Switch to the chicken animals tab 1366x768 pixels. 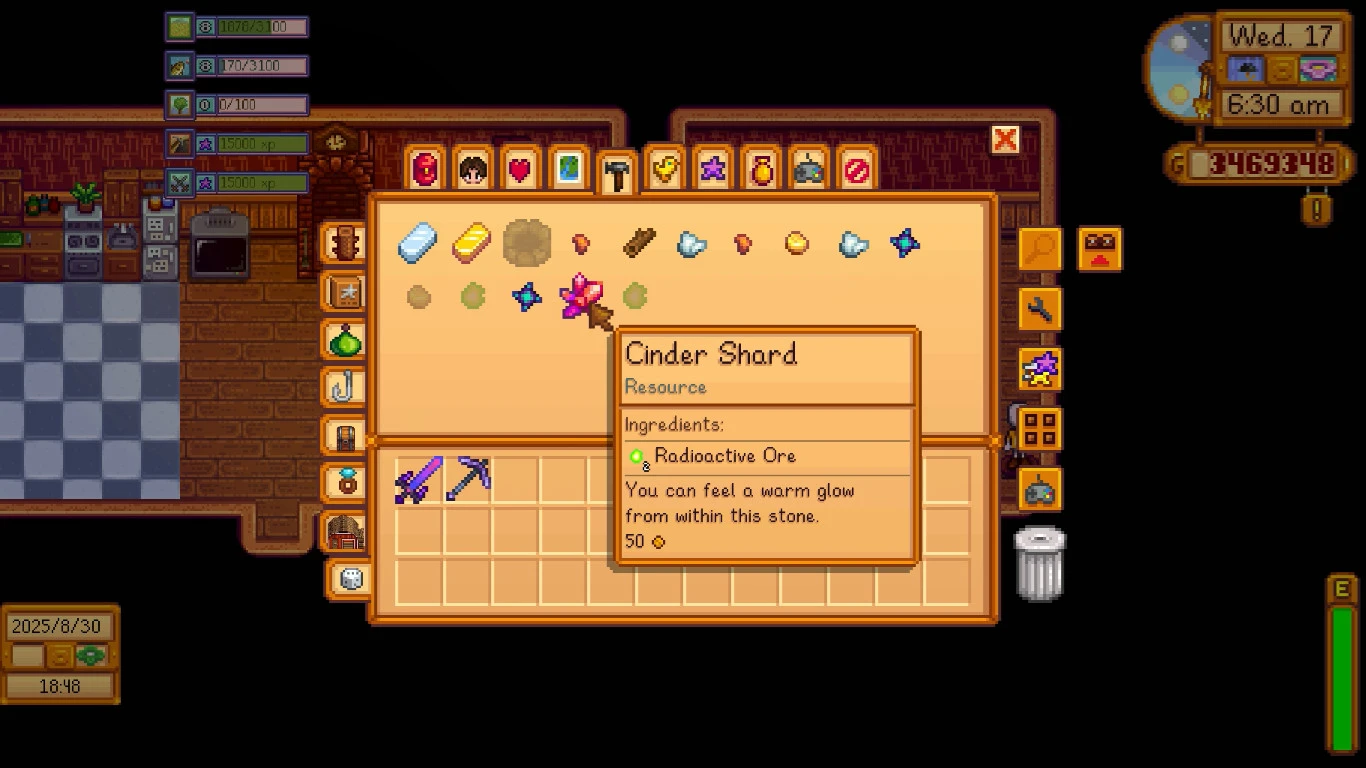point(665,168)
